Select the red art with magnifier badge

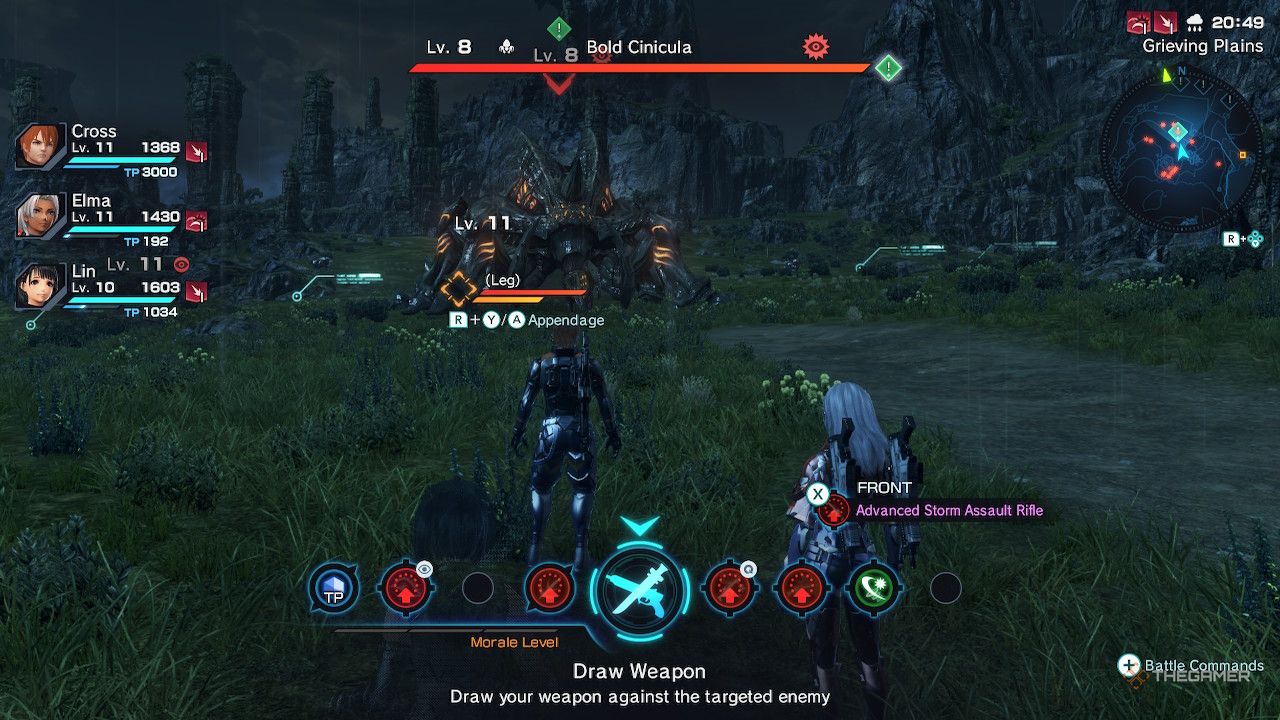coord(729,589)
